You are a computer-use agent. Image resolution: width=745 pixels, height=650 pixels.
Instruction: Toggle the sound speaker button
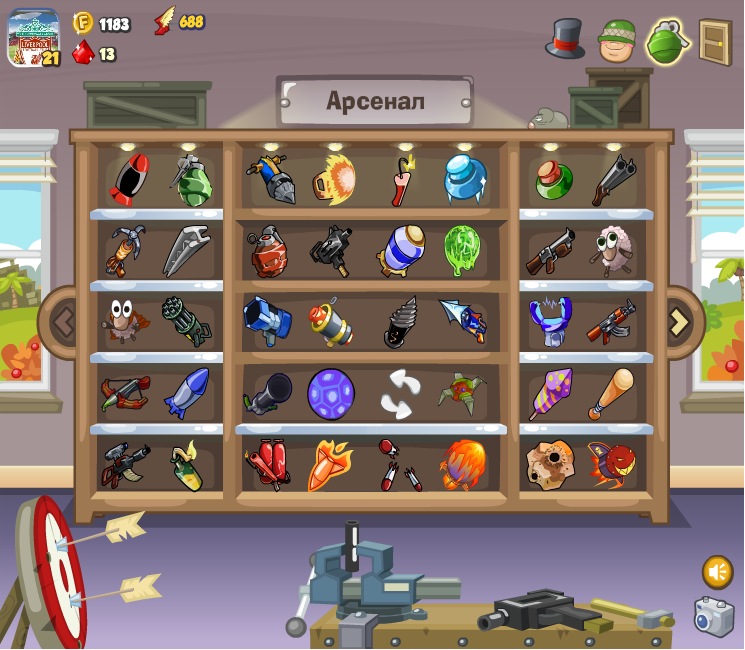click(717, 571)
